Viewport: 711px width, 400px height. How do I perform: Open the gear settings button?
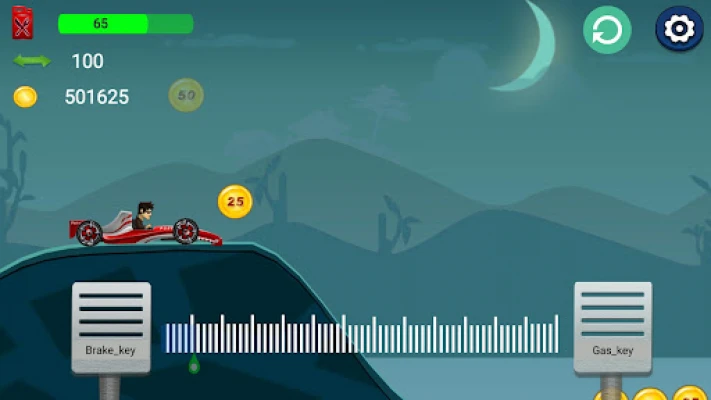tap(679, 30)
